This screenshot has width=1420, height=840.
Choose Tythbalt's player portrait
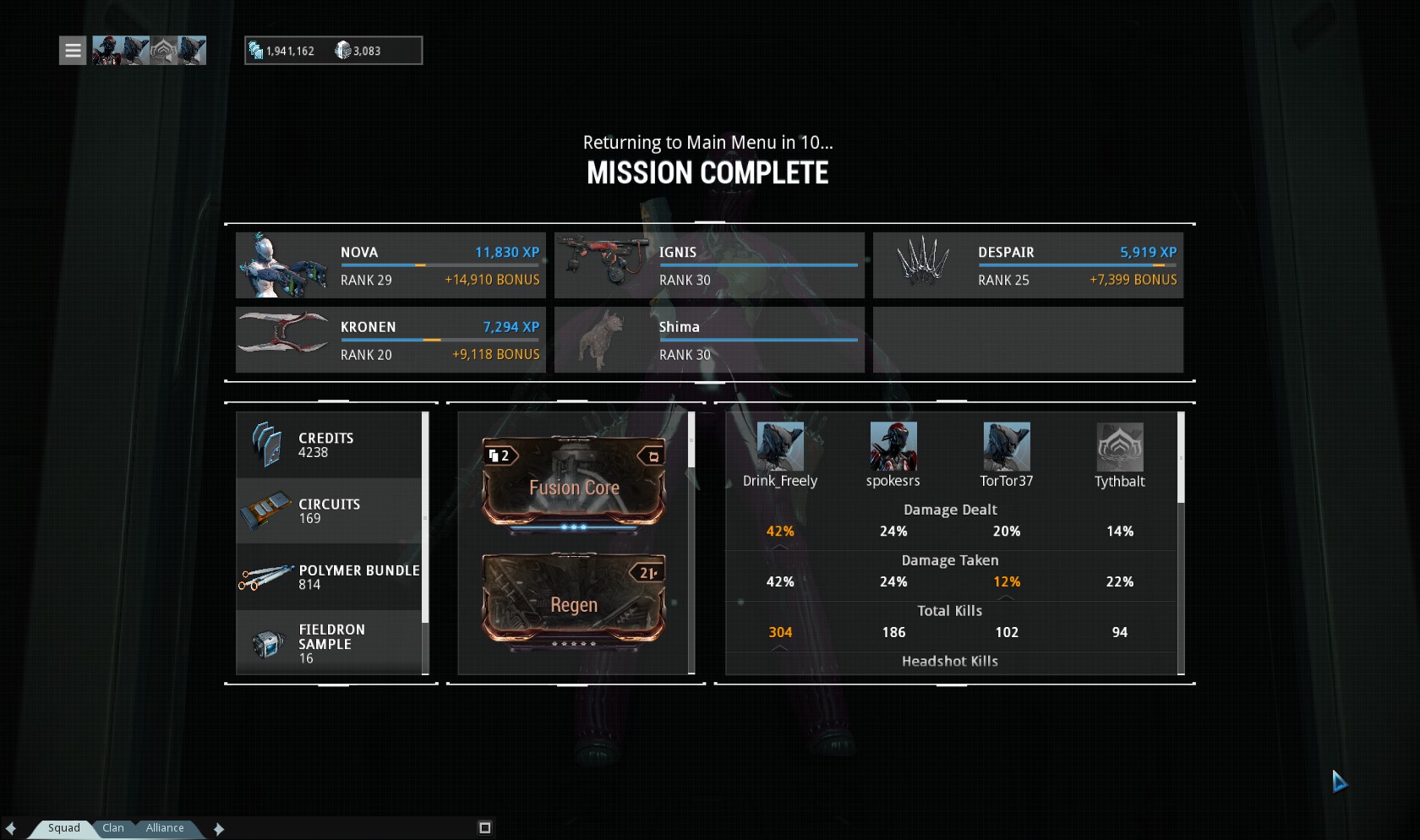[1119, 447]
